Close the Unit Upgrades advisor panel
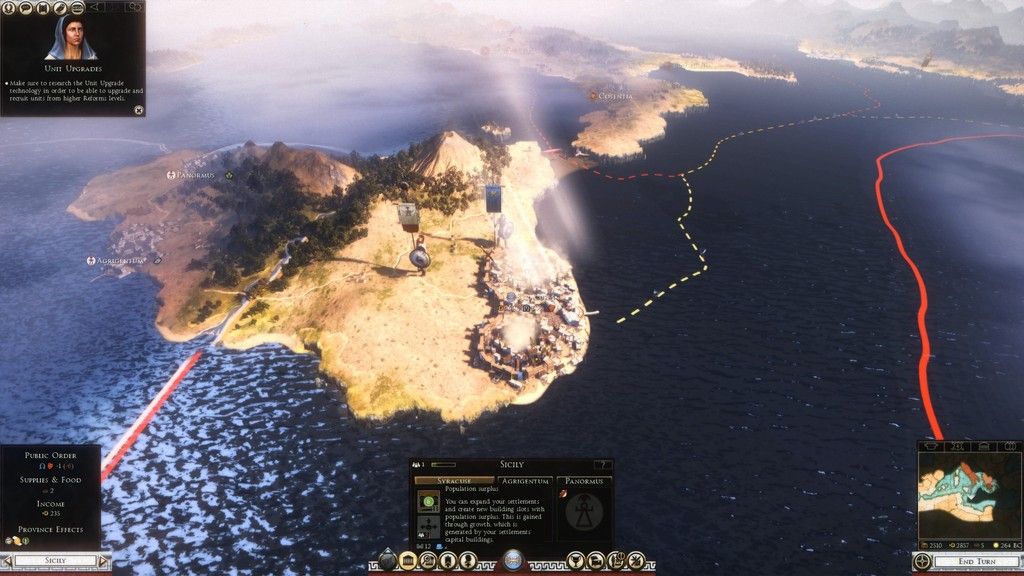 click(138, 109)
